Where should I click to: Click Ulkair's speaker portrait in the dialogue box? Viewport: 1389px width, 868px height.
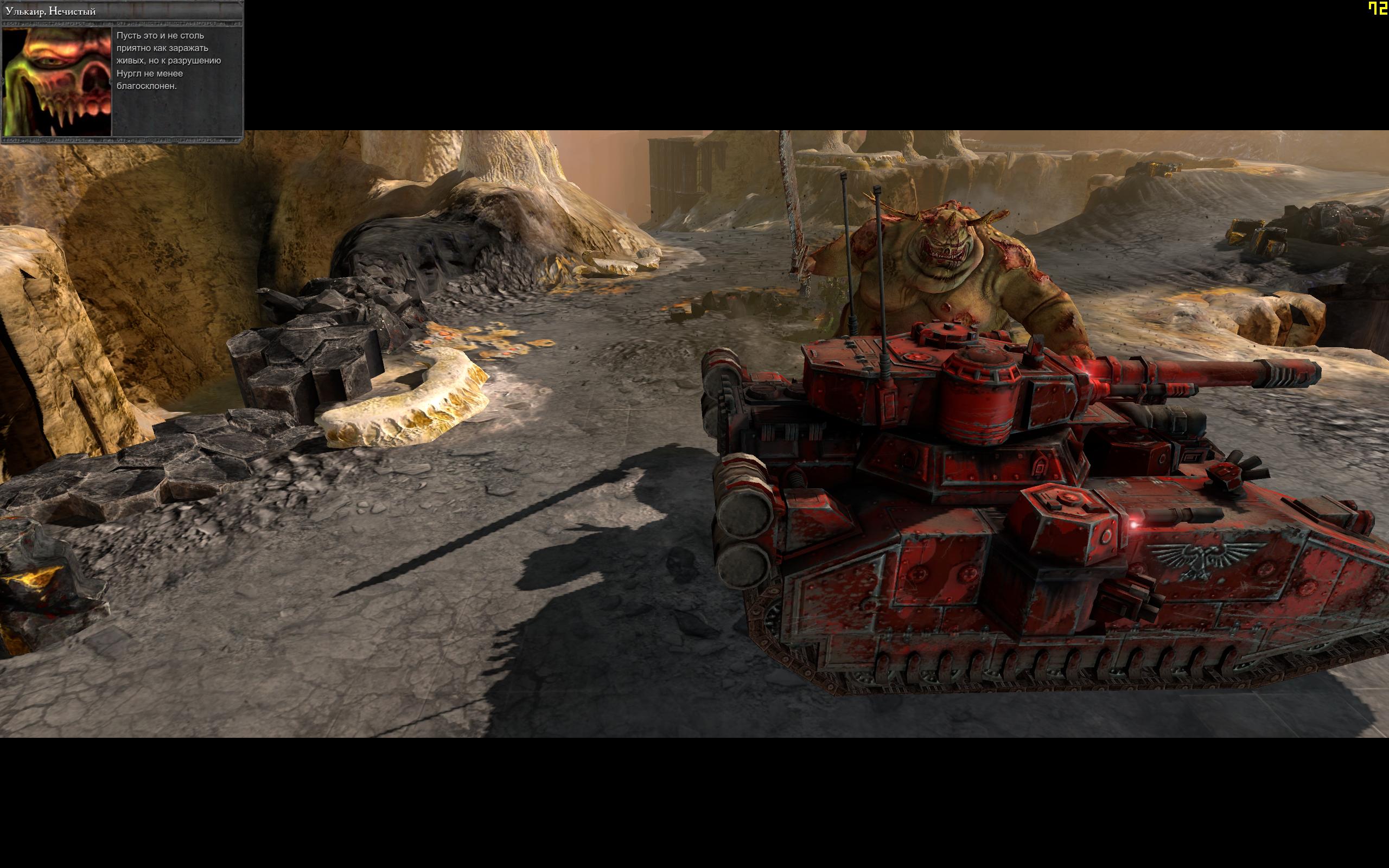56,81
